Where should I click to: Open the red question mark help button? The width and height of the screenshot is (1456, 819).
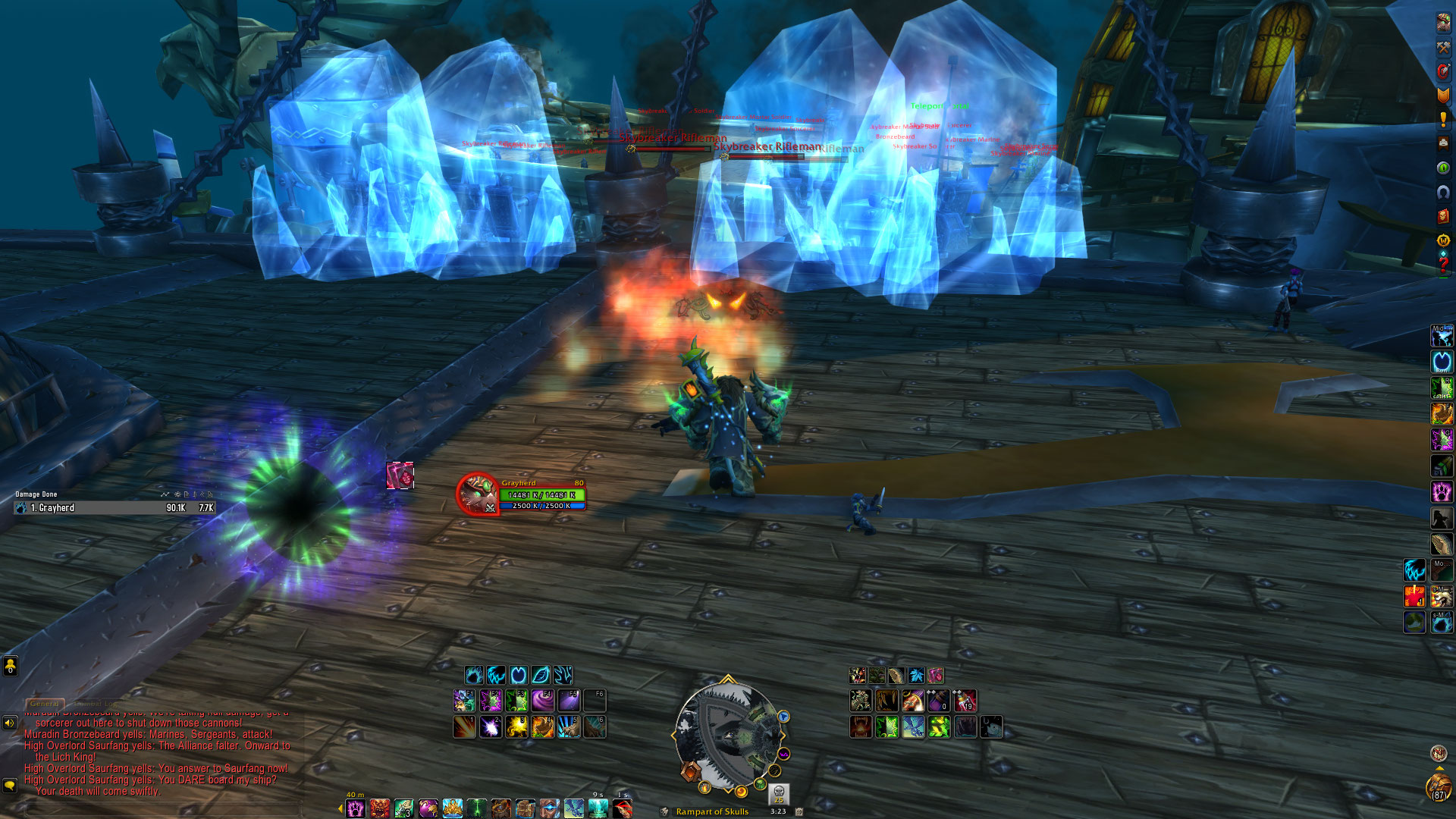(x=1443, y=265)
